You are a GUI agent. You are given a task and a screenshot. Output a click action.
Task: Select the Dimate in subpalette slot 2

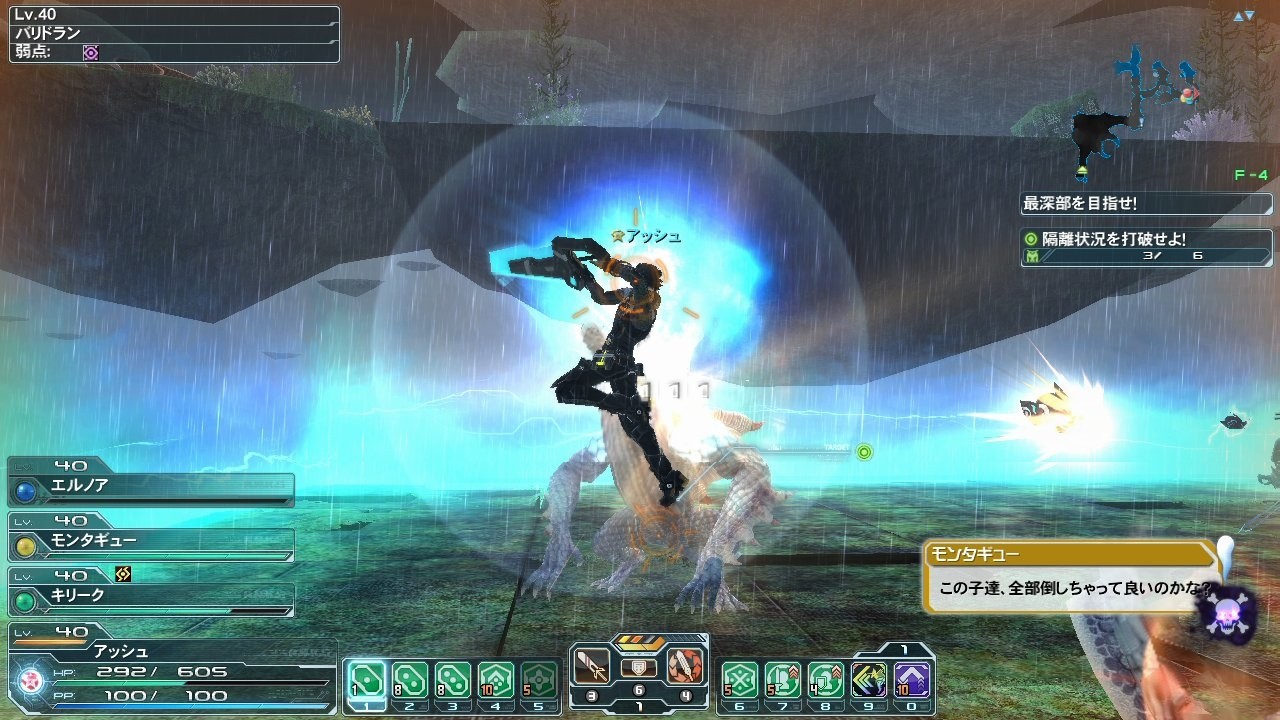411,678
